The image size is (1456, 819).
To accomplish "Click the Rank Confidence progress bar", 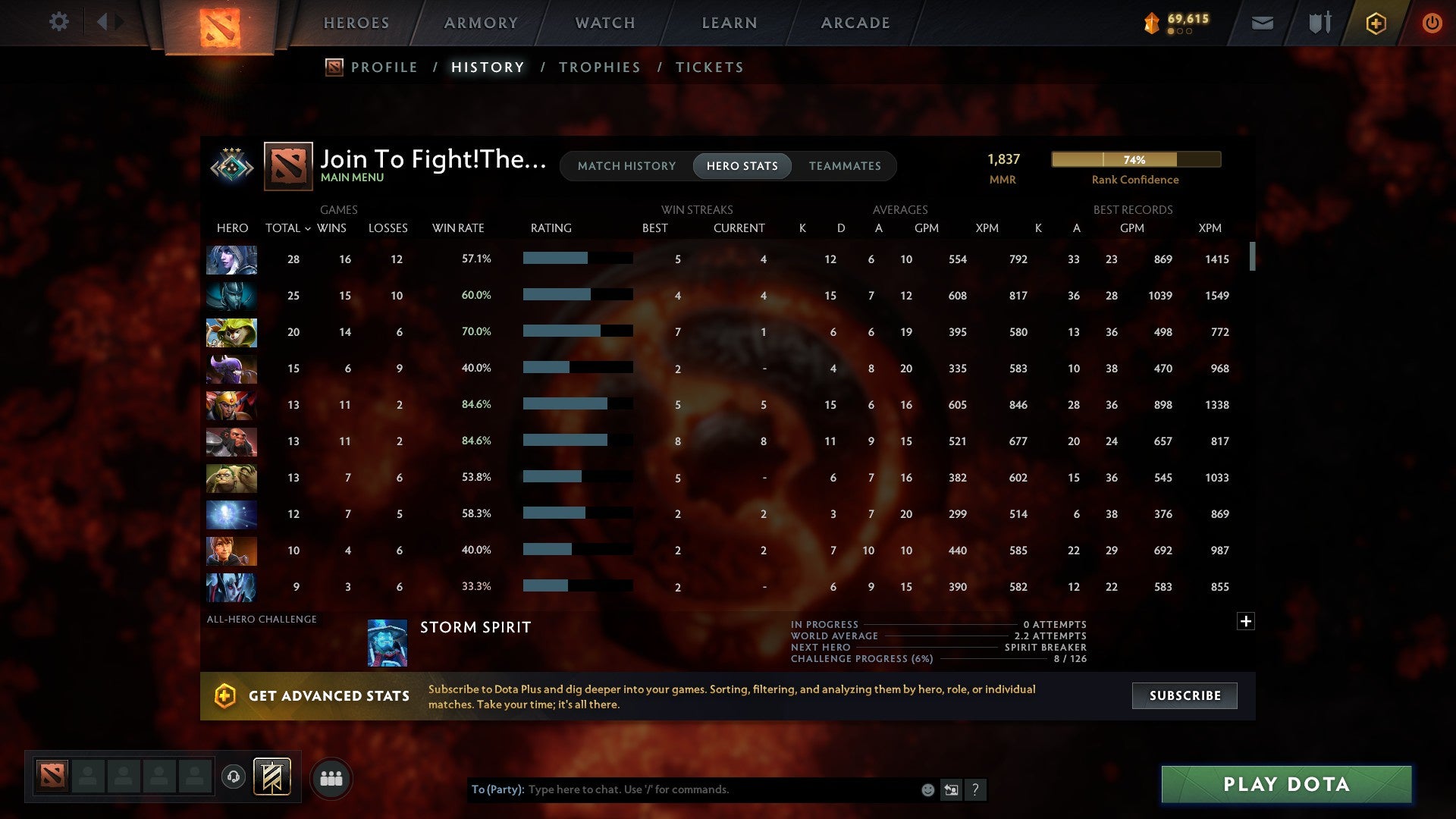I will 1135,160.
